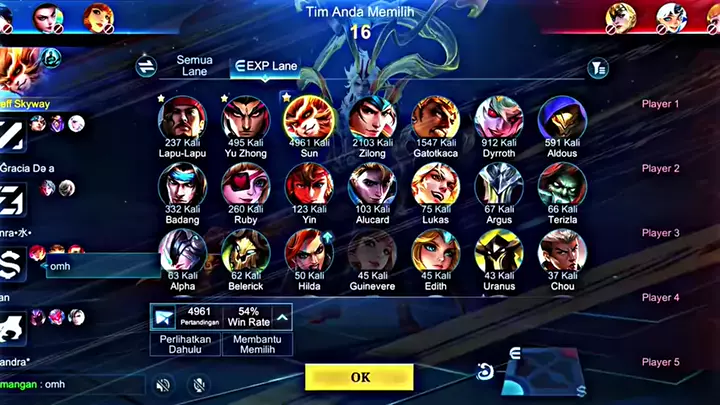Viewport: 720px width, 405px height.
Task: Choose Zilong from the hero grid
Action: coord(372,118)
